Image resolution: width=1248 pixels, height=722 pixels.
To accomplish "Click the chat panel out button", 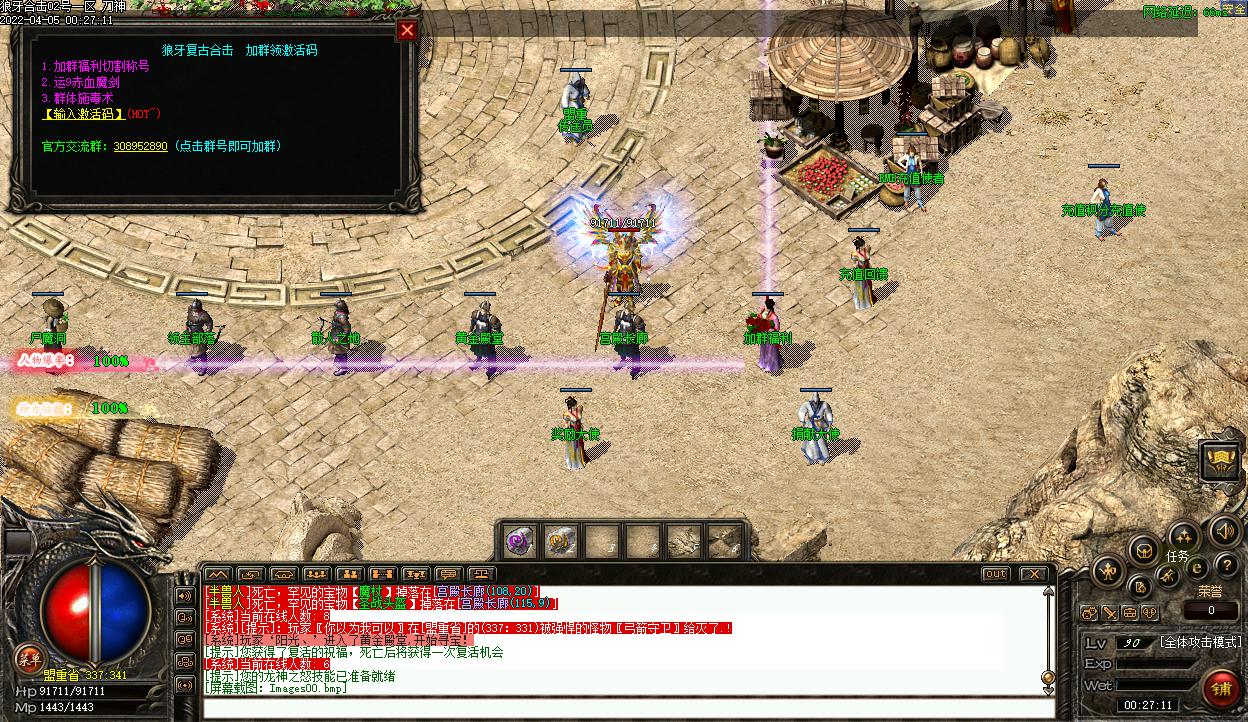I will point(995,574).
